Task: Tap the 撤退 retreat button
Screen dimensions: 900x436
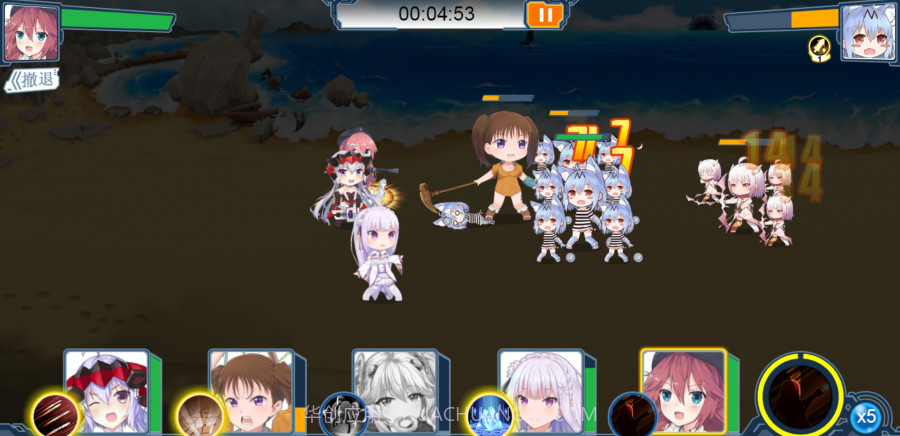Action: pos(31,79)
